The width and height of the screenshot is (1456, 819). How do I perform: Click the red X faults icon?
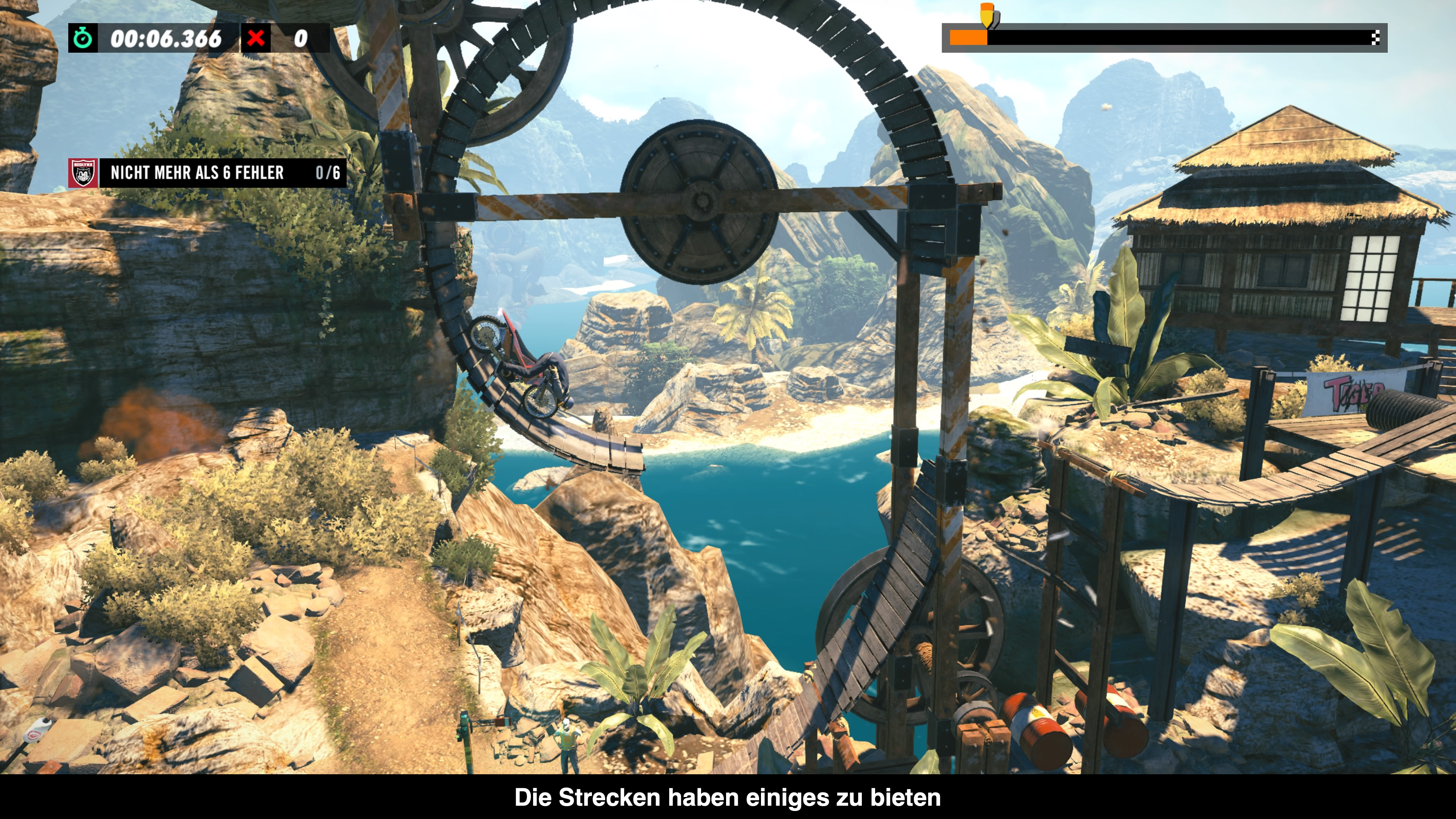(256, 38)
